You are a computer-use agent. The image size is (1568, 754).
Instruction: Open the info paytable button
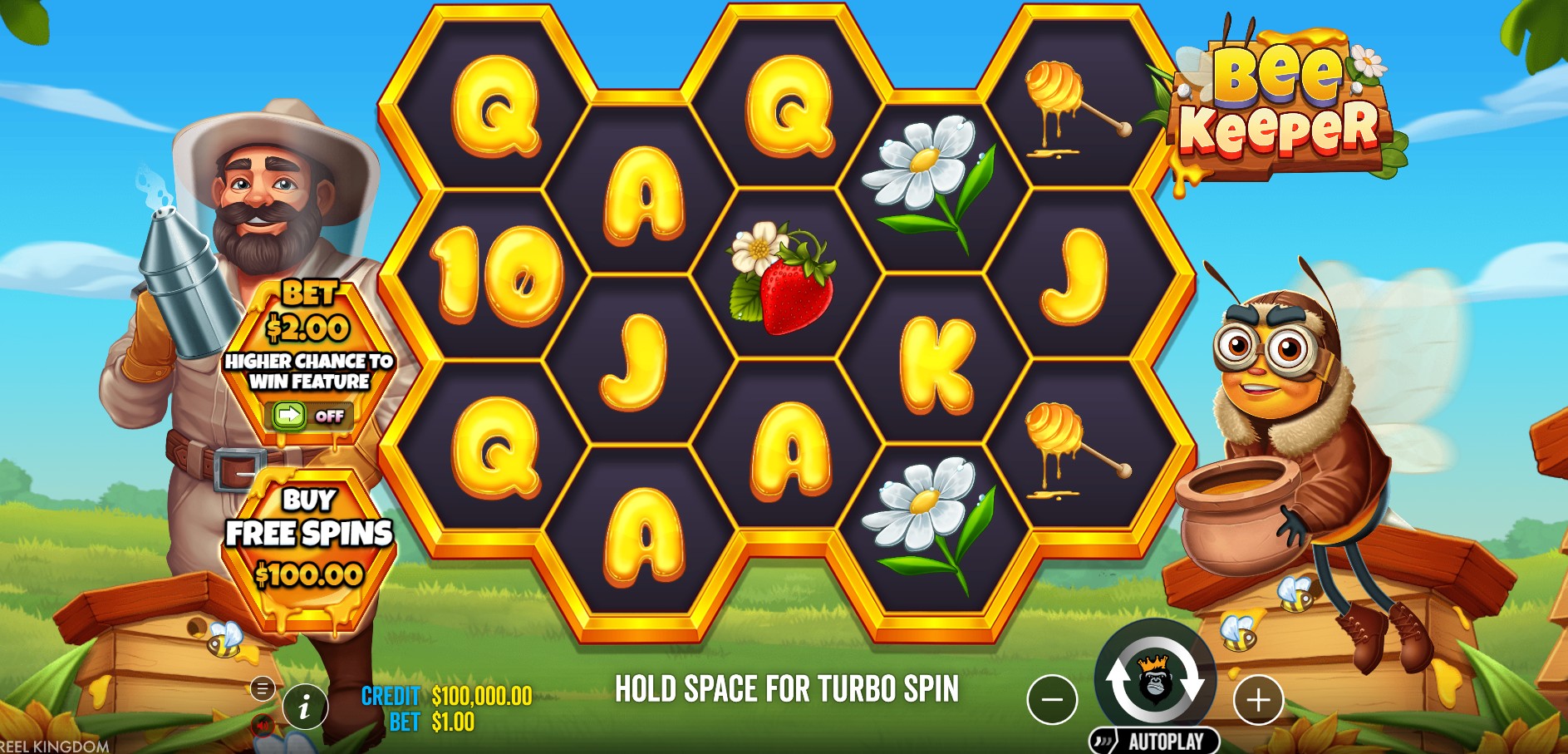pos(305,707)
